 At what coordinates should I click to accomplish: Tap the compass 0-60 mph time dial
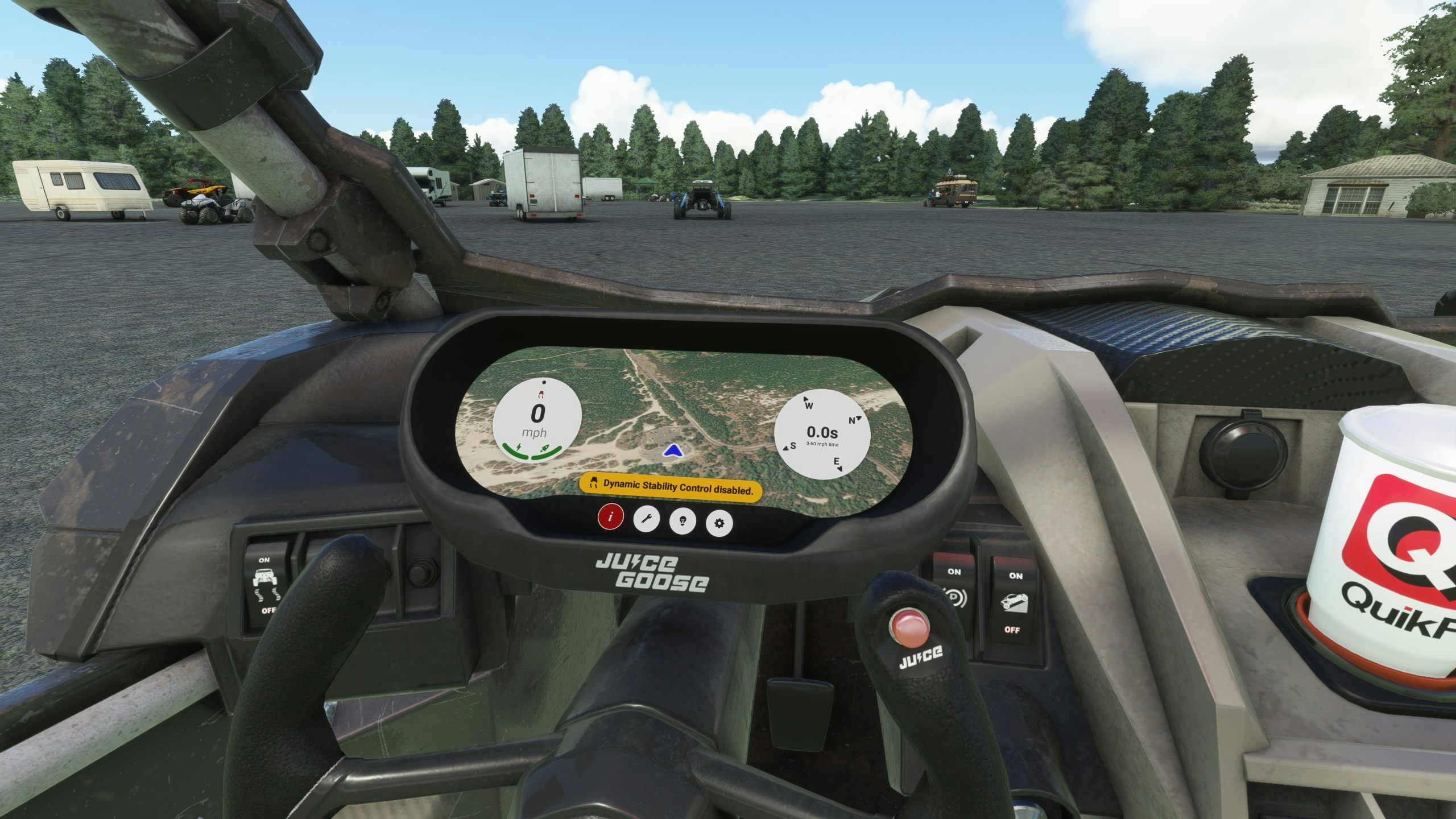point(822,433)
